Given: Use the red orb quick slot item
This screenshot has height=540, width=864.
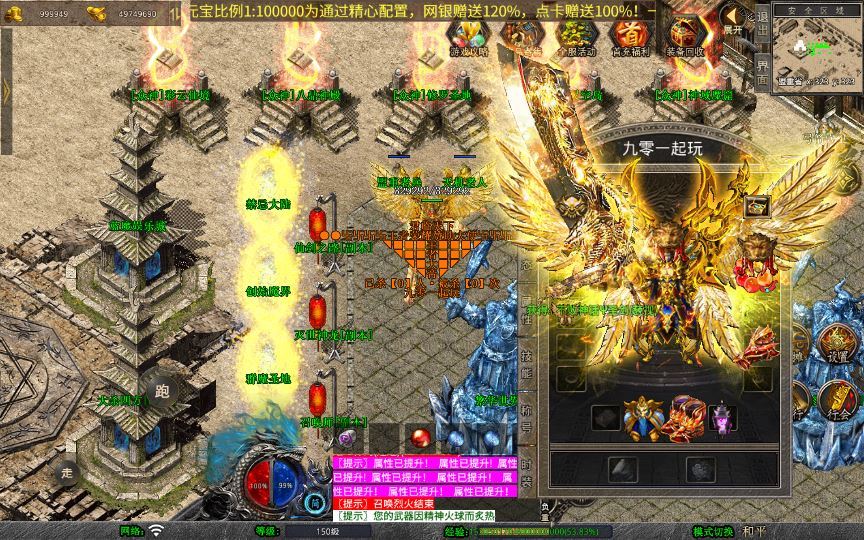Looking at the screenshot, I should (421, 437).
